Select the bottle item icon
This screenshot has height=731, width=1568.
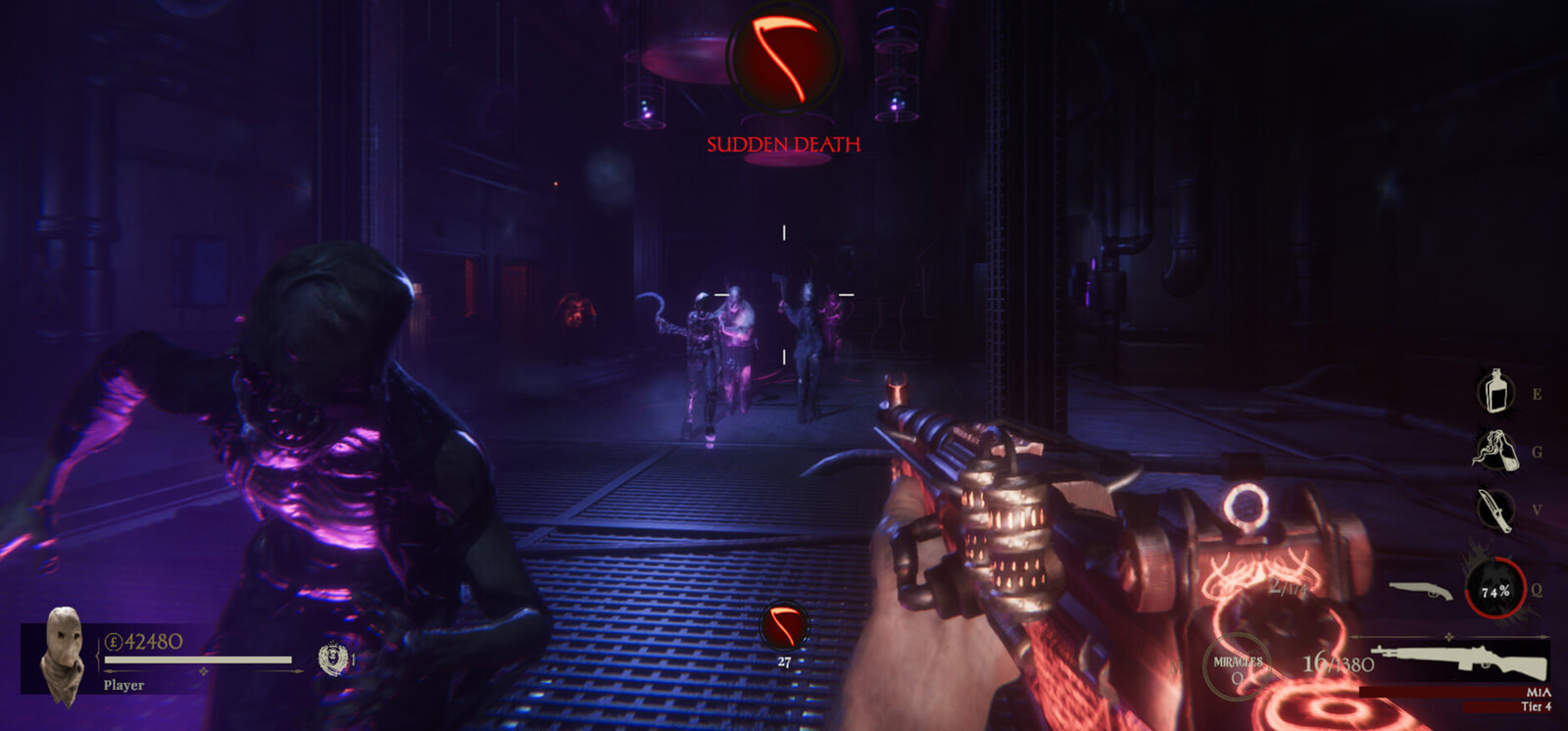(1494, 392)
